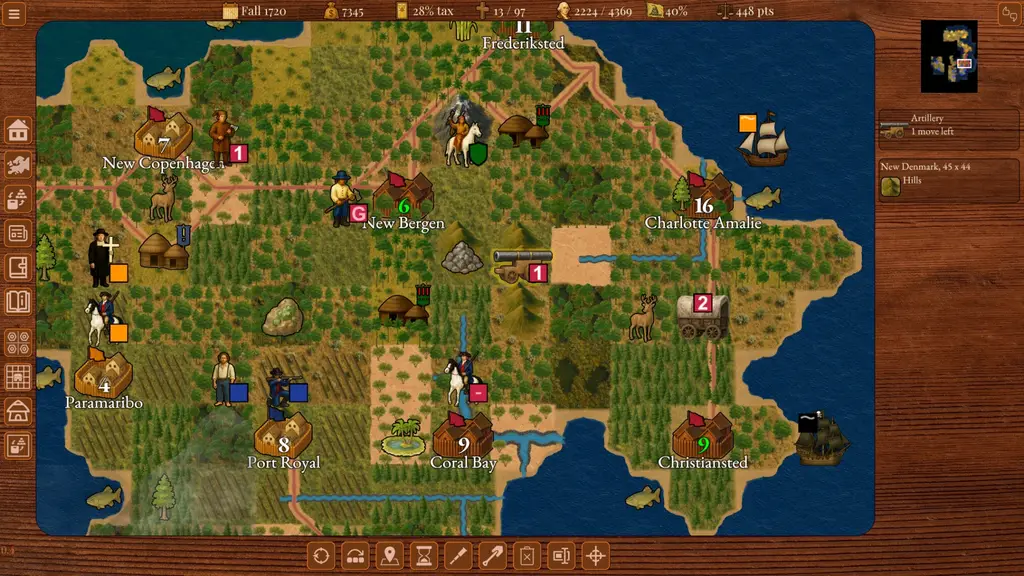Select the Artillery unit info panel
Viewport: 1024px width, 576px height.
click(x=948, y=125)
